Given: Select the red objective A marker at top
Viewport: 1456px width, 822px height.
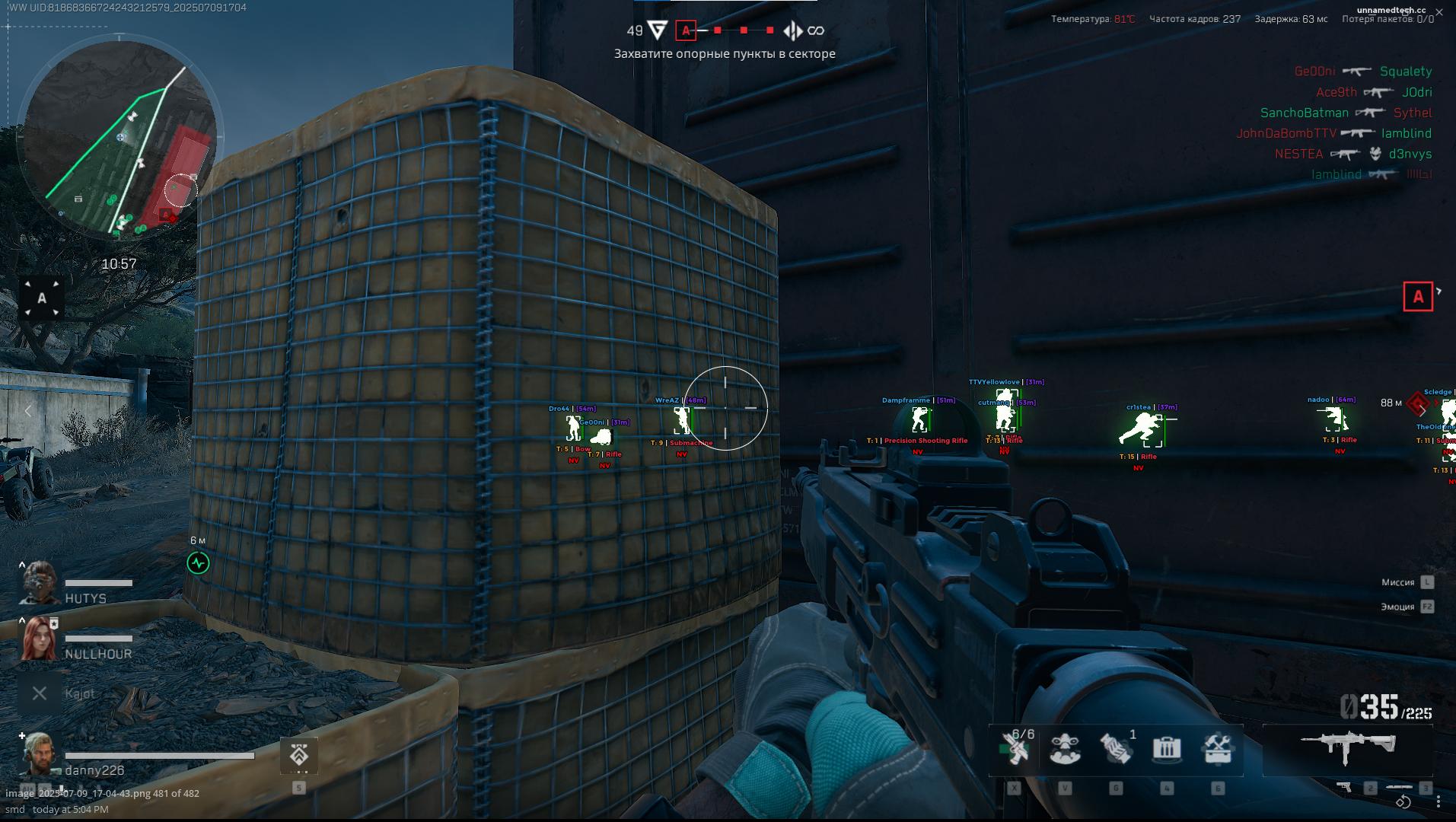Looking at the screenshot, I should [x=686, y=30].
